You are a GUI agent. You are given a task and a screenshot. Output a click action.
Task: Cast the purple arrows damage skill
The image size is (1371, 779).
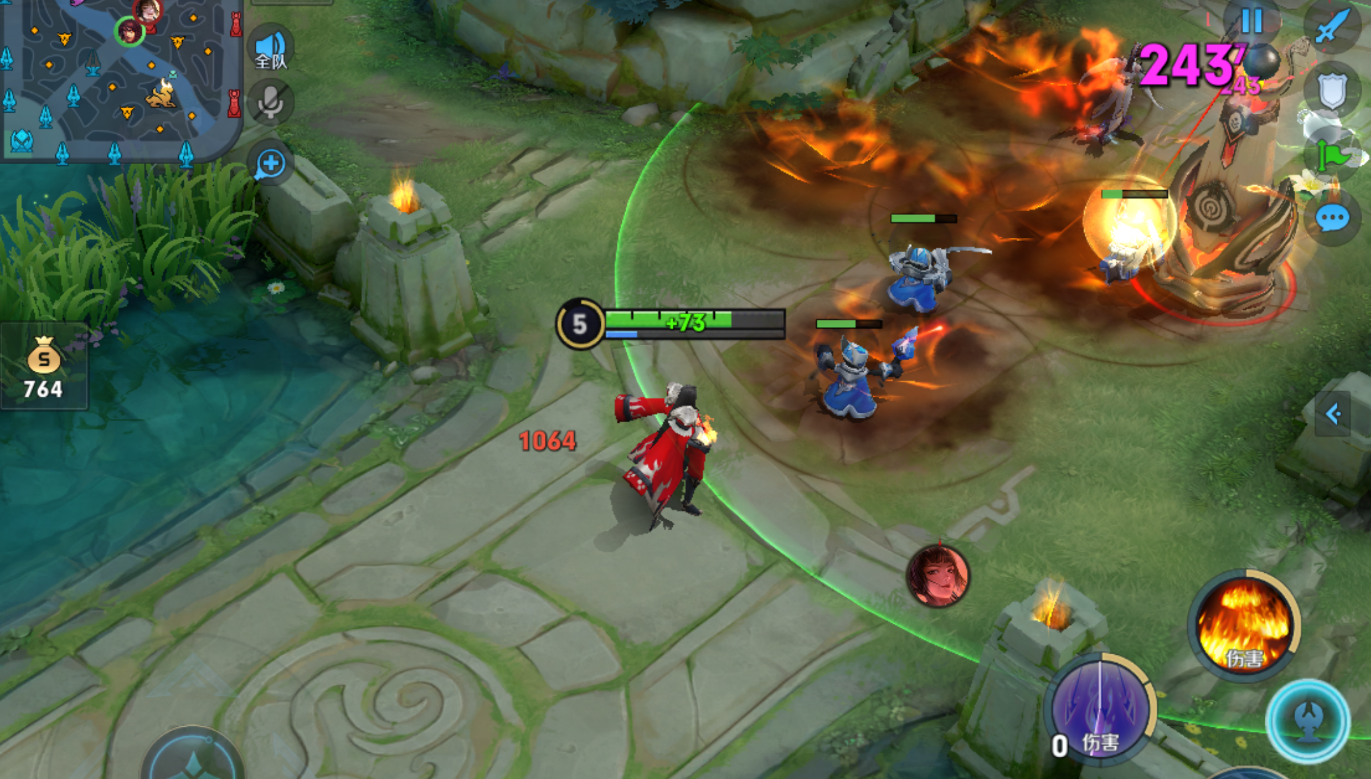(x=1099, y=708)
